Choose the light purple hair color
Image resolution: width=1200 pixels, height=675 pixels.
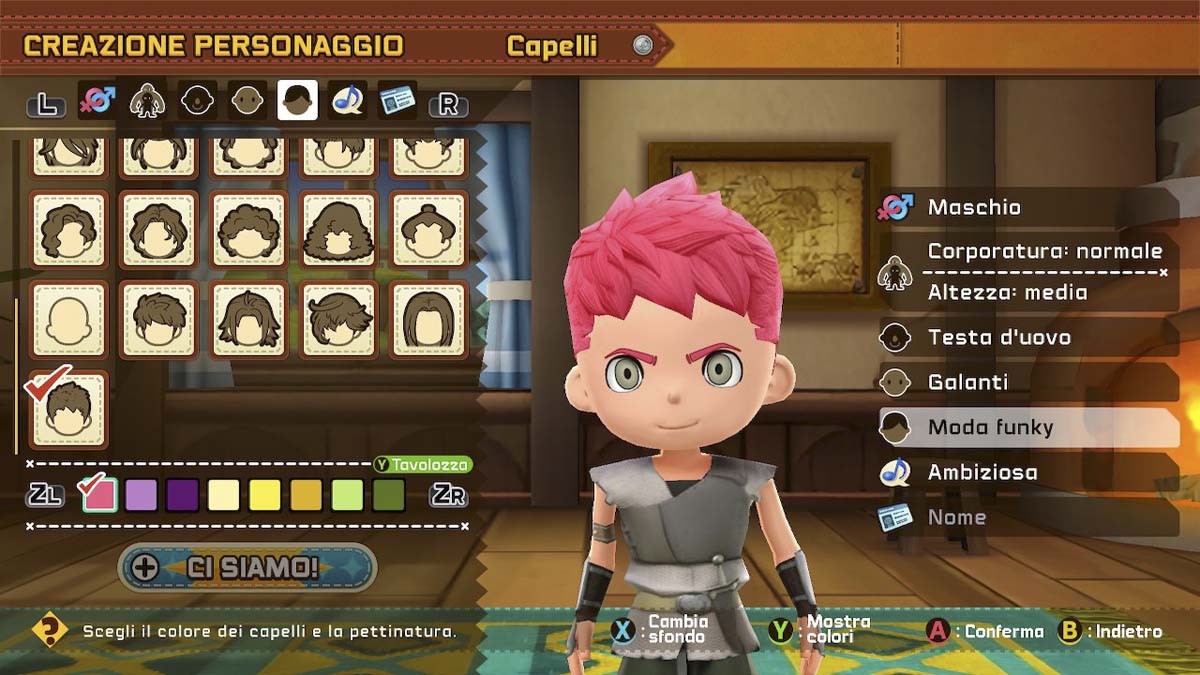tap(141, 494)
